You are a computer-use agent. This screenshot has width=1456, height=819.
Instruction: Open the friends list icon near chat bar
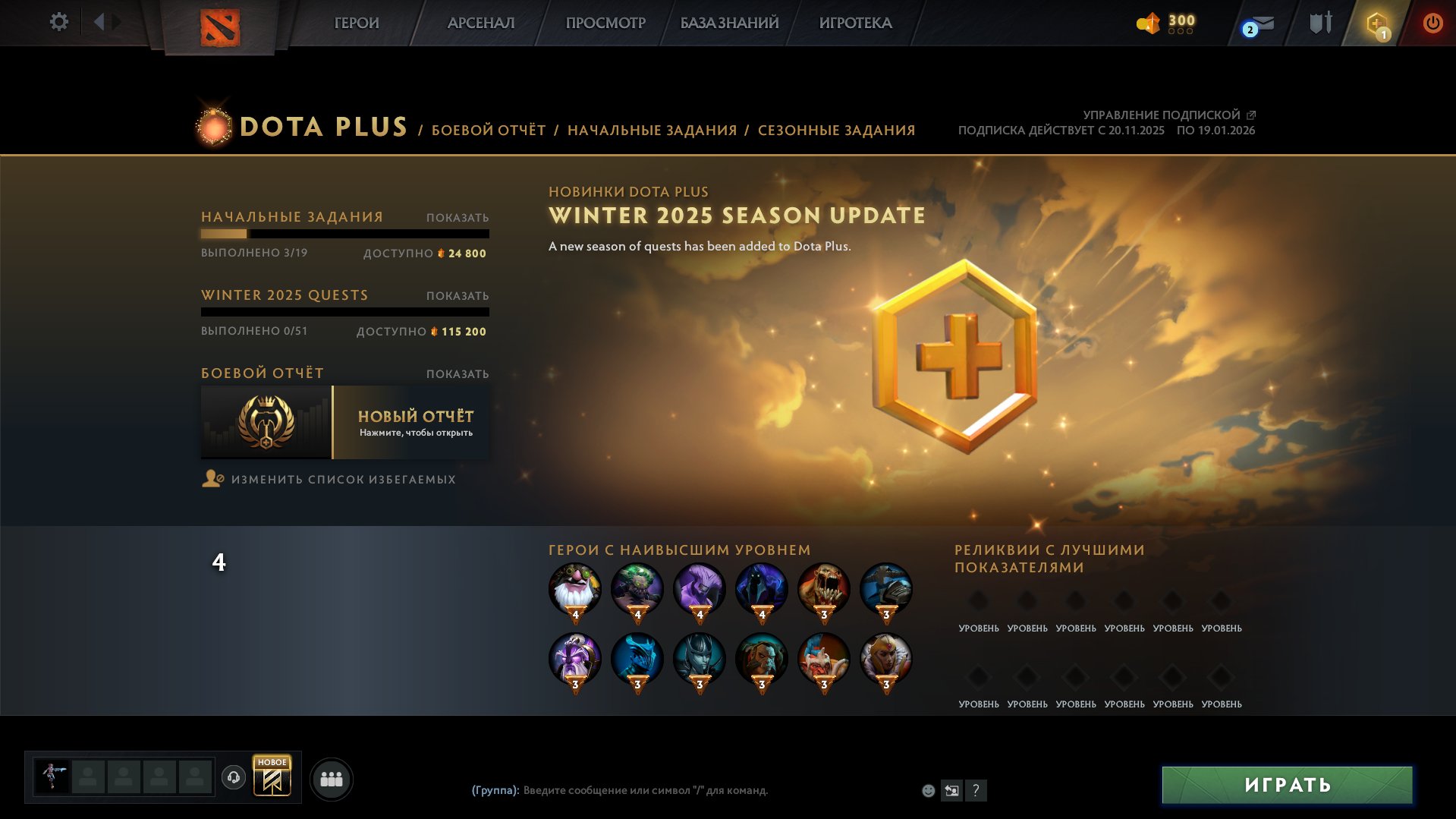[332, 777]
